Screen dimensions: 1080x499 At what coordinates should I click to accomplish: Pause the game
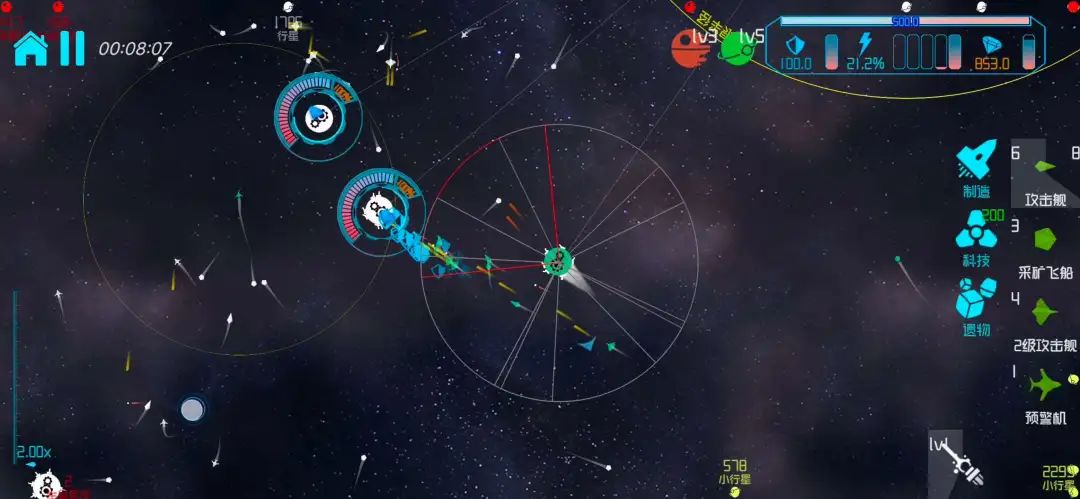click(x=72, y=47)
